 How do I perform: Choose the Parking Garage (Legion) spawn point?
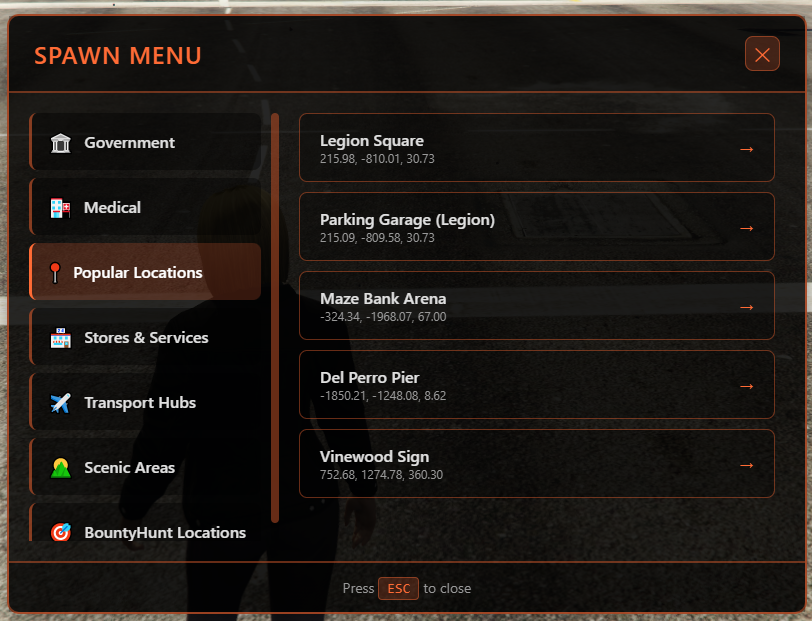point(536,227)
